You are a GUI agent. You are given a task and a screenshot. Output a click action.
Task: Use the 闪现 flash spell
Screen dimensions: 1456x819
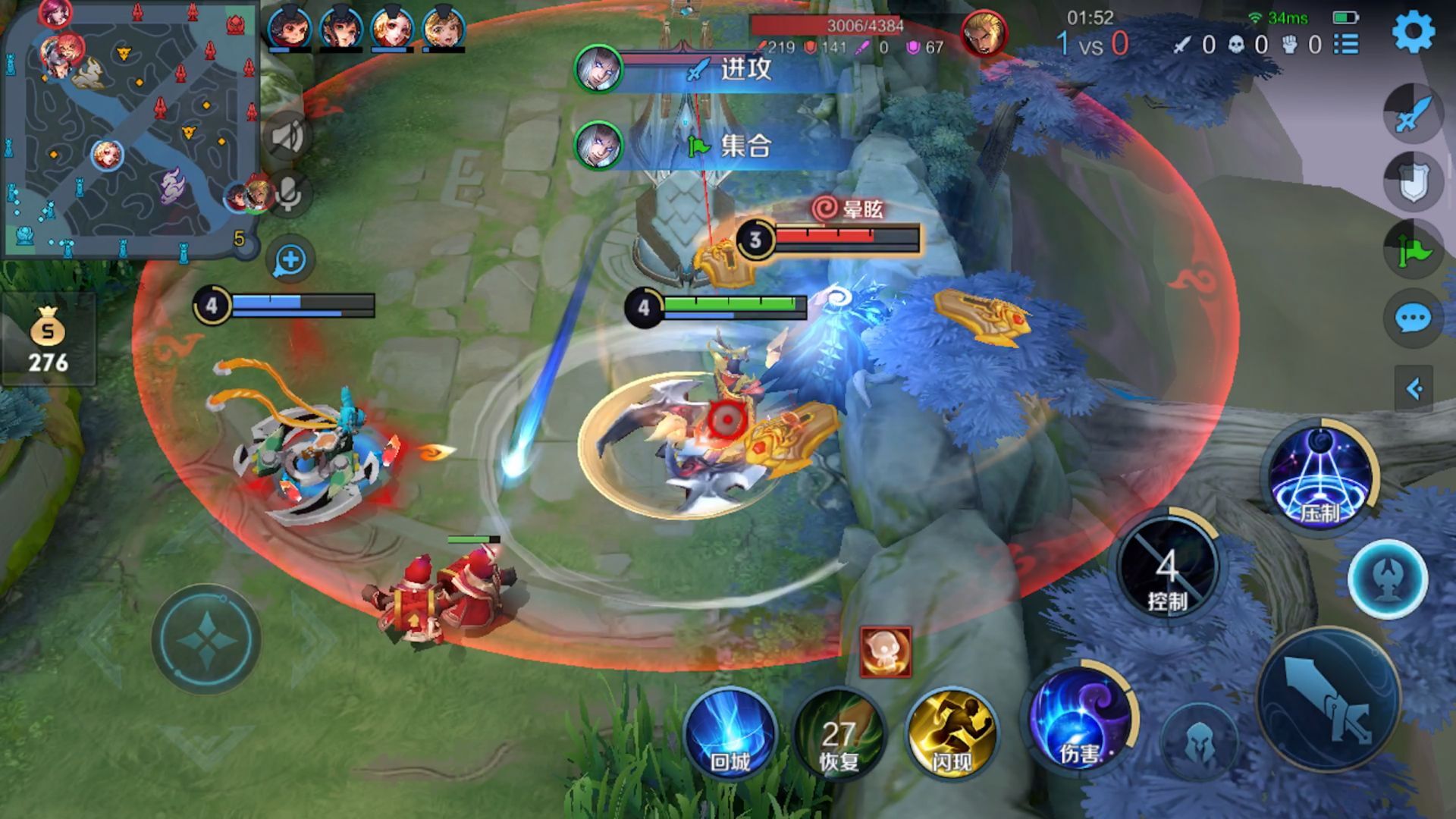point(952,733)
